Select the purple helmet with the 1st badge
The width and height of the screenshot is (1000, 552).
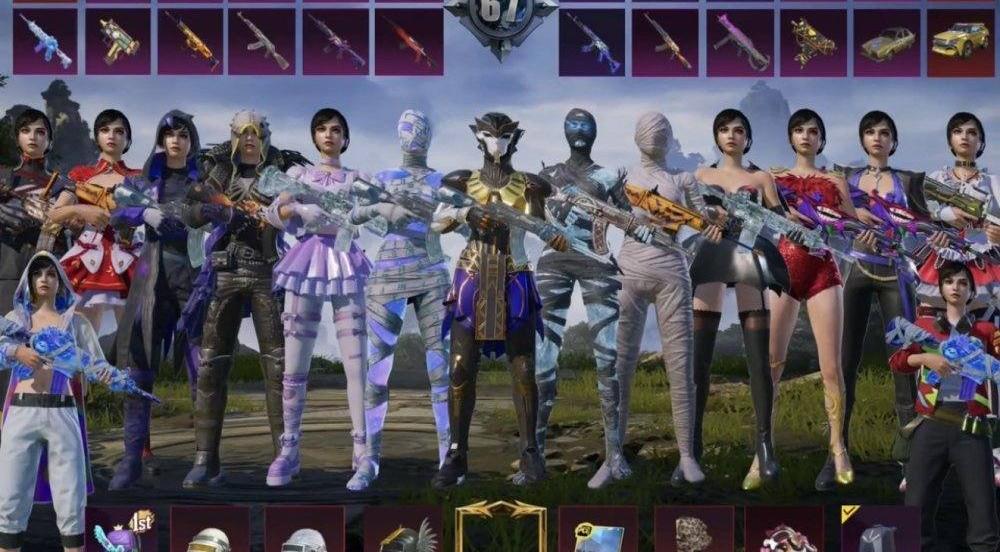[x=120, y=530]
